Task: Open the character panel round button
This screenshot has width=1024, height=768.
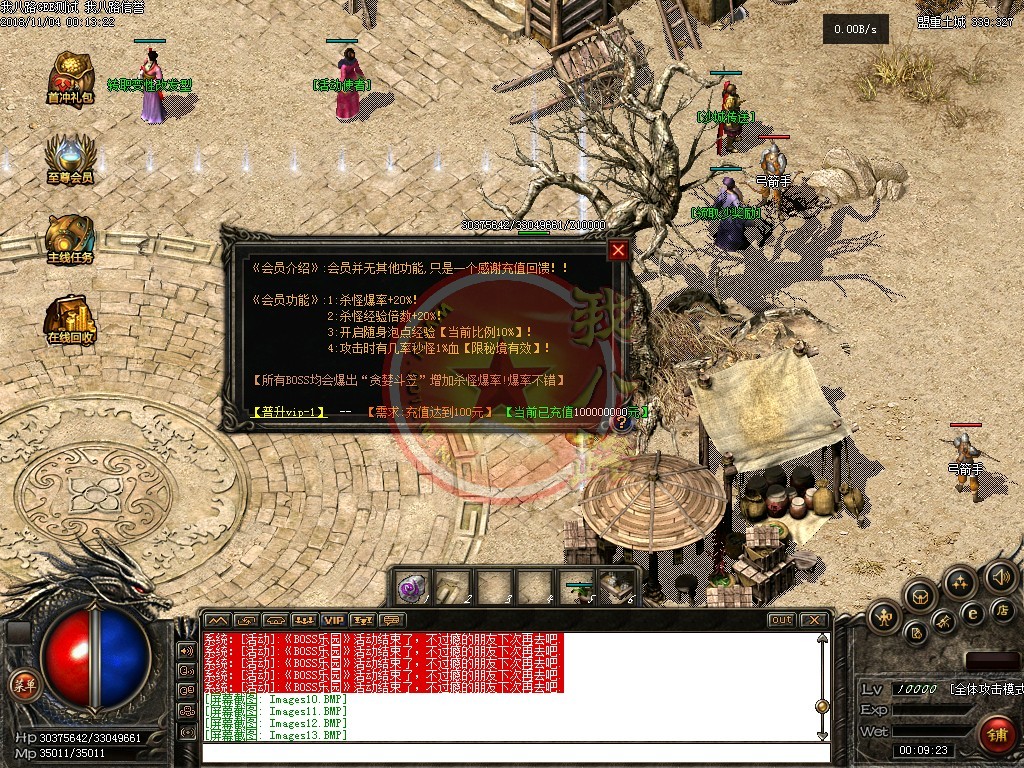Action: coord(885,616)
